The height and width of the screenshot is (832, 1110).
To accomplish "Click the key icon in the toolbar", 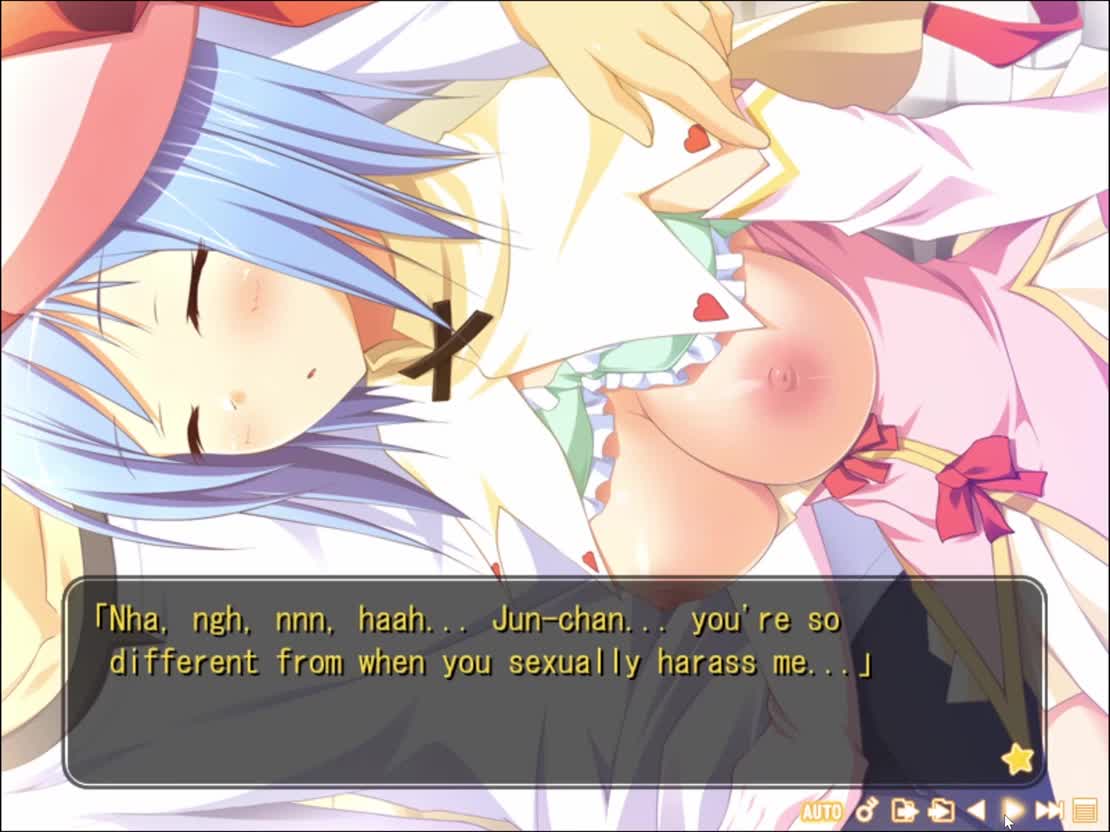I will 867,810.
